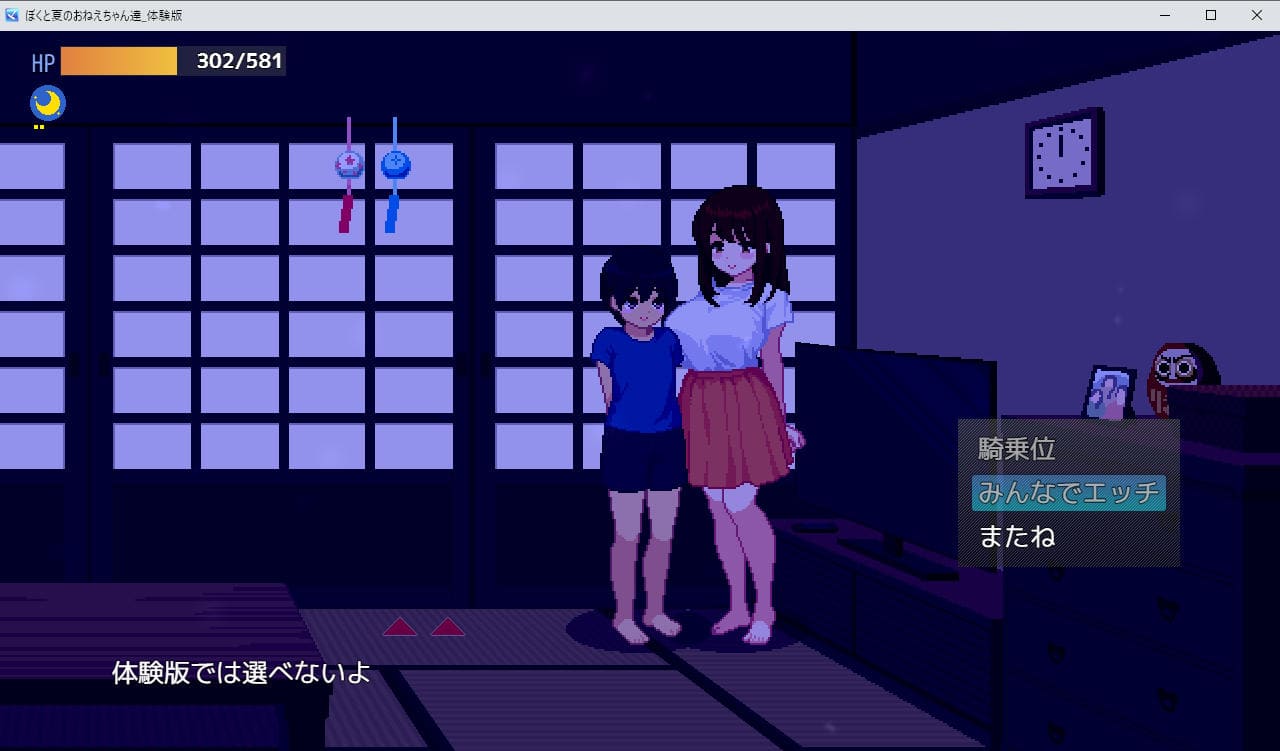Minimize the game window
This screenshot has height=751, width=1280.
click(x=1165, y=15)
